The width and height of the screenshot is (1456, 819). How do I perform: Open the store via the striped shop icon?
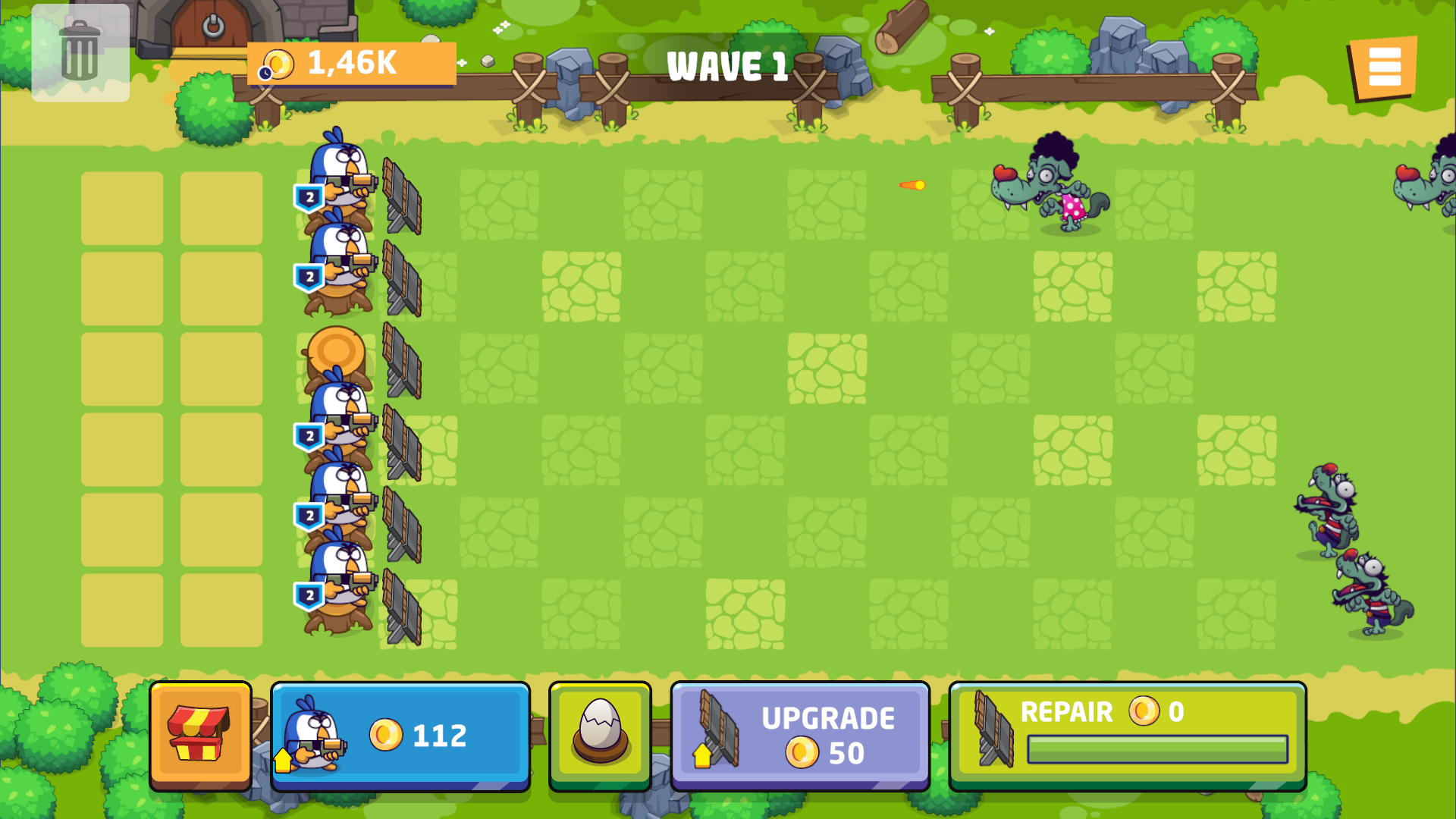point(201,733)
